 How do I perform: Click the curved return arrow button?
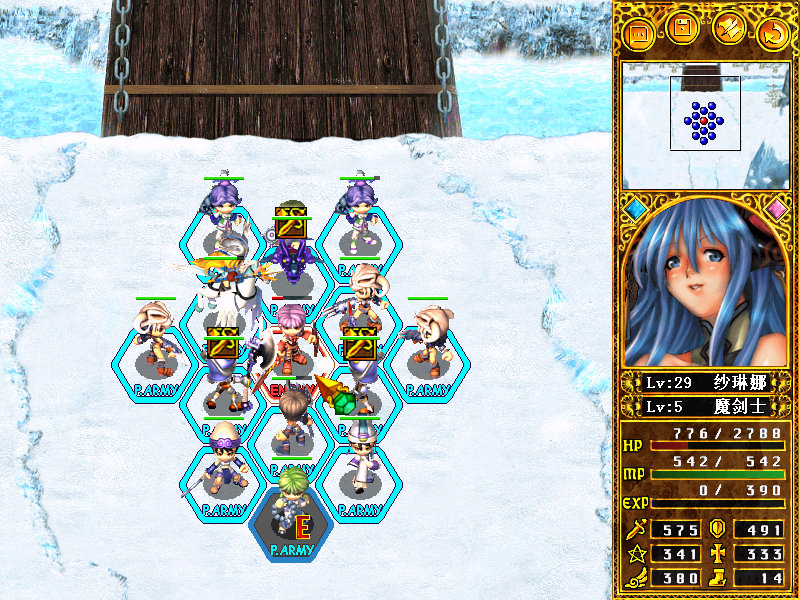(x=772, y=34)
